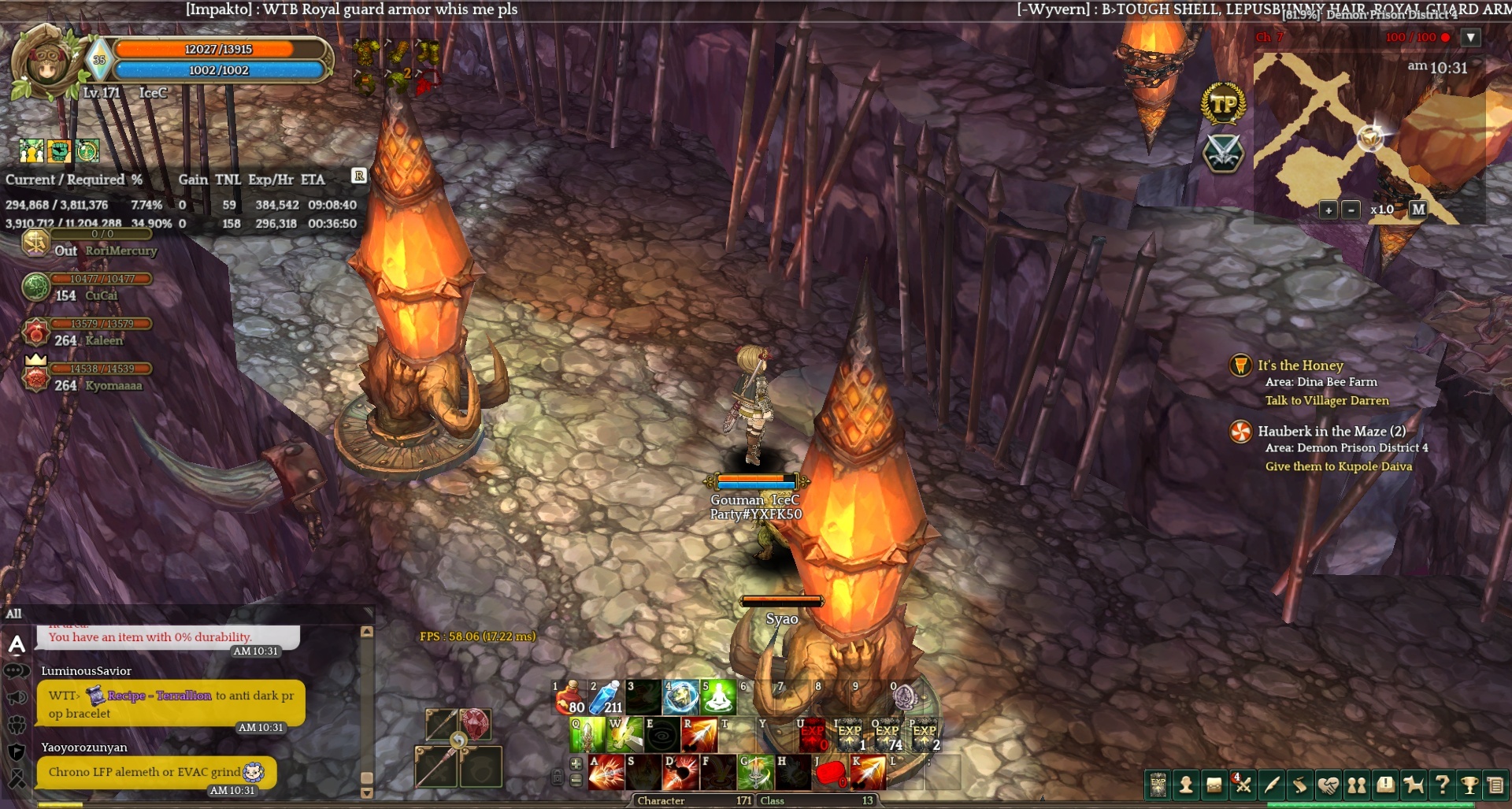
Task: Switch to the All chat tab
Action: click(x=14, y=614)
